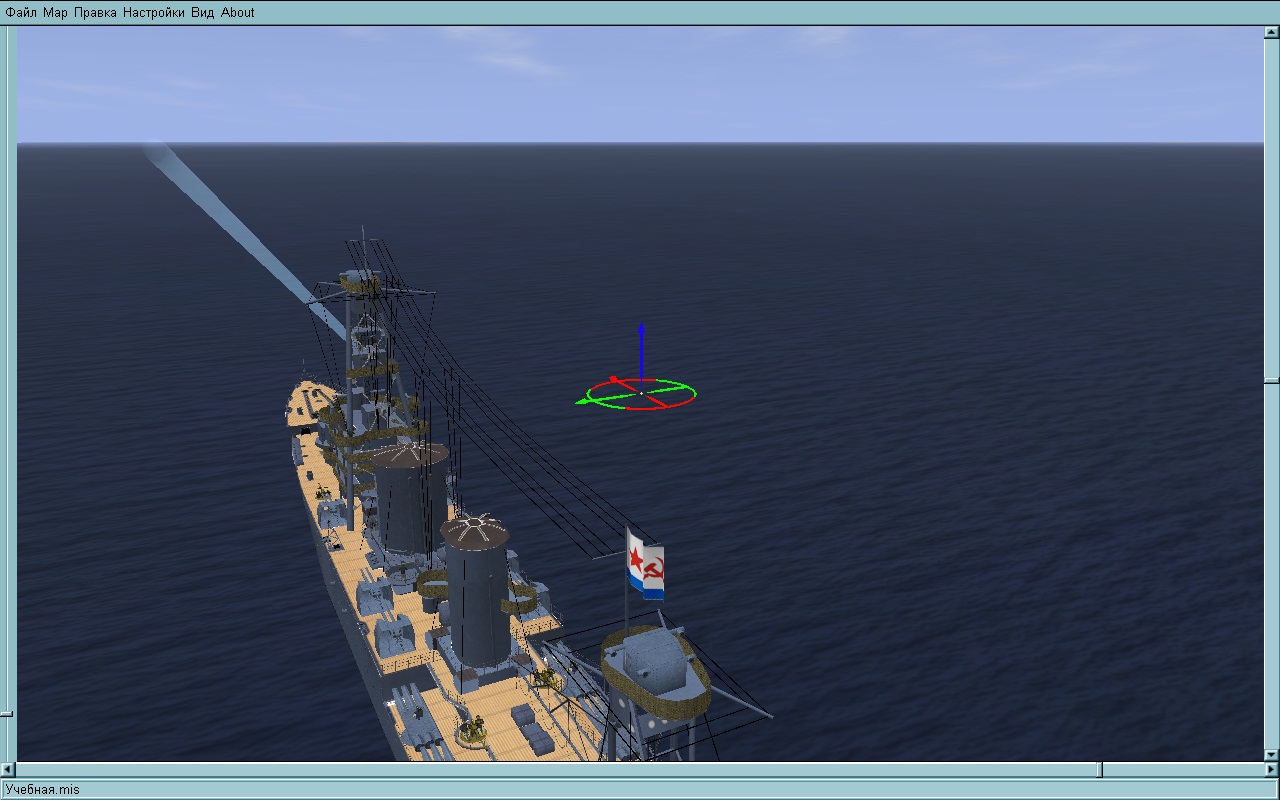Open the Настройки menu
Viewport: 1280px width, 800px height.
tap(154, 12)
